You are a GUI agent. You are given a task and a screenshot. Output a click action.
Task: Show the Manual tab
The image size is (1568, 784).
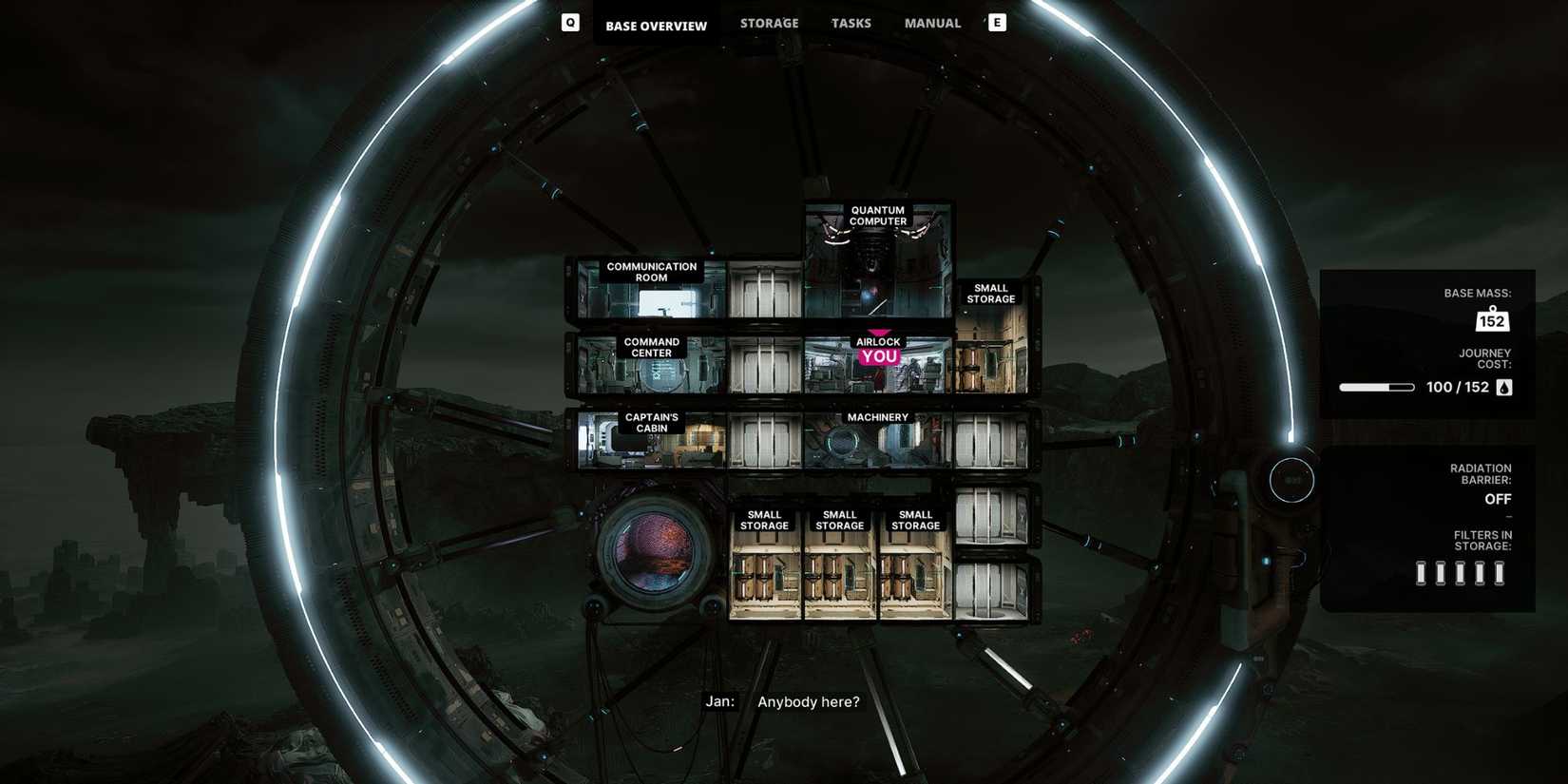(931, 23)
